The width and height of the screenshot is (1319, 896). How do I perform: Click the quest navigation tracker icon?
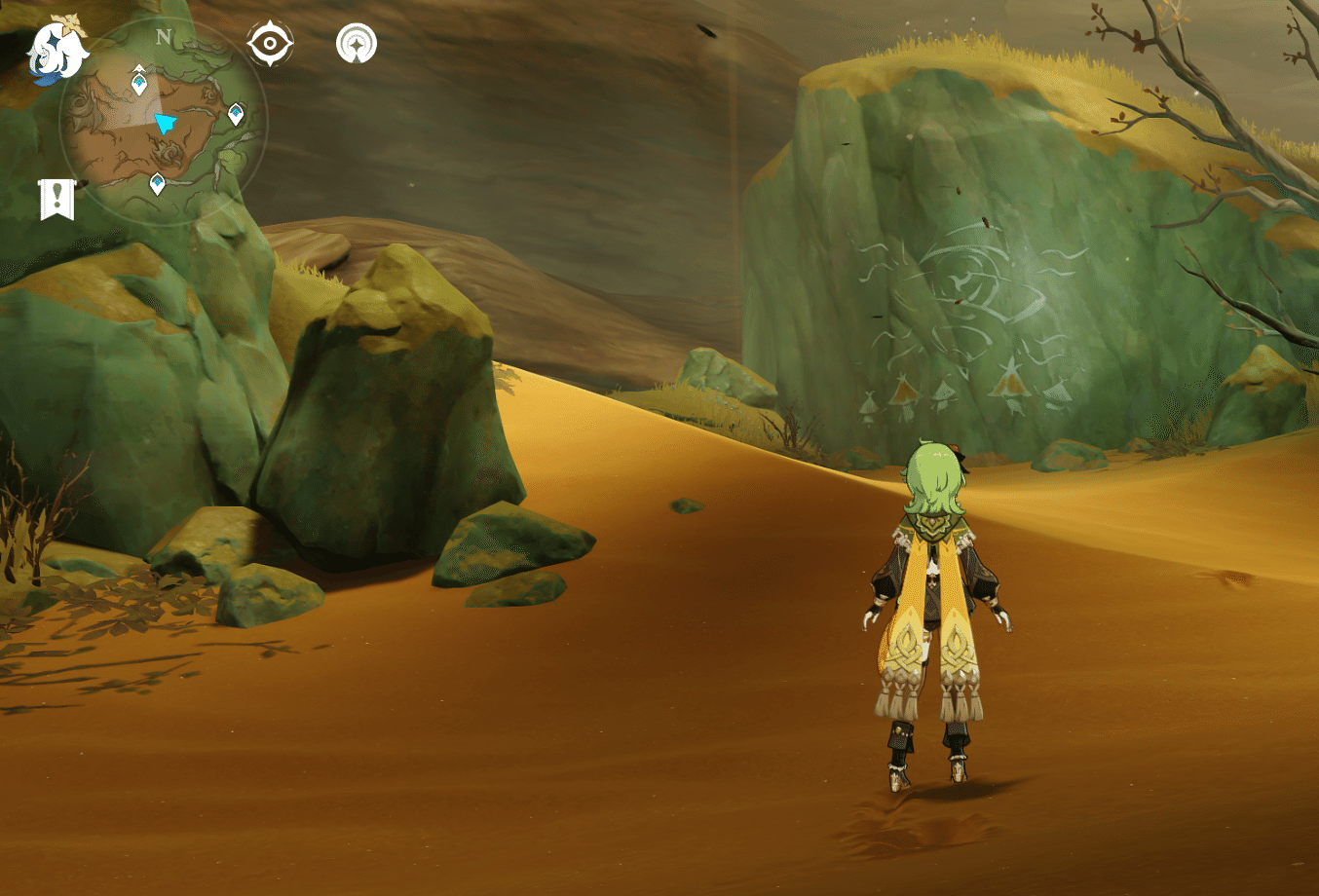click(x=357, y=43)
